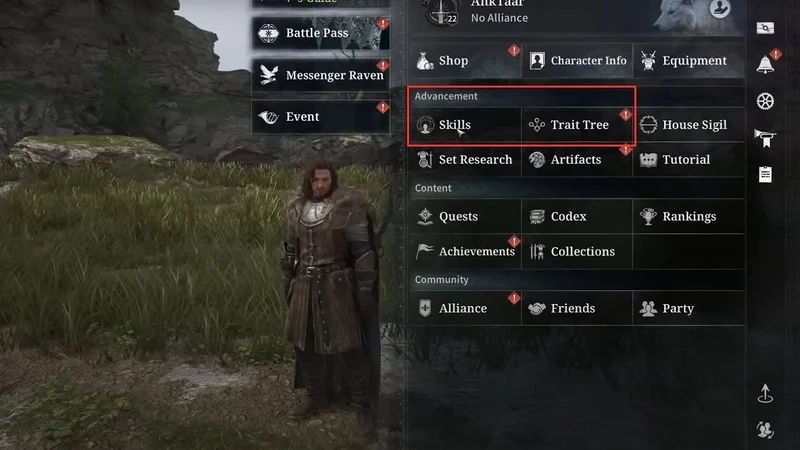Viewport: 800px width, 450px height.
Task: Open the Battle Pass menu
Action: coord(320,33)
